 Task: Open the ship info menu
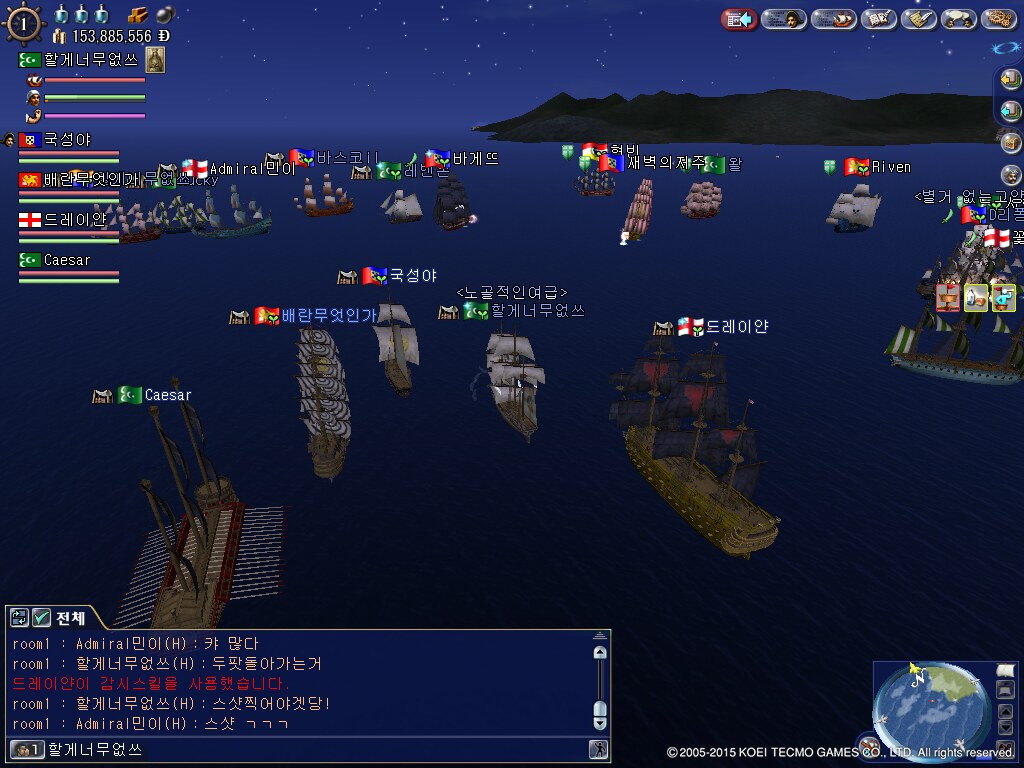click(x=832, y=19)
